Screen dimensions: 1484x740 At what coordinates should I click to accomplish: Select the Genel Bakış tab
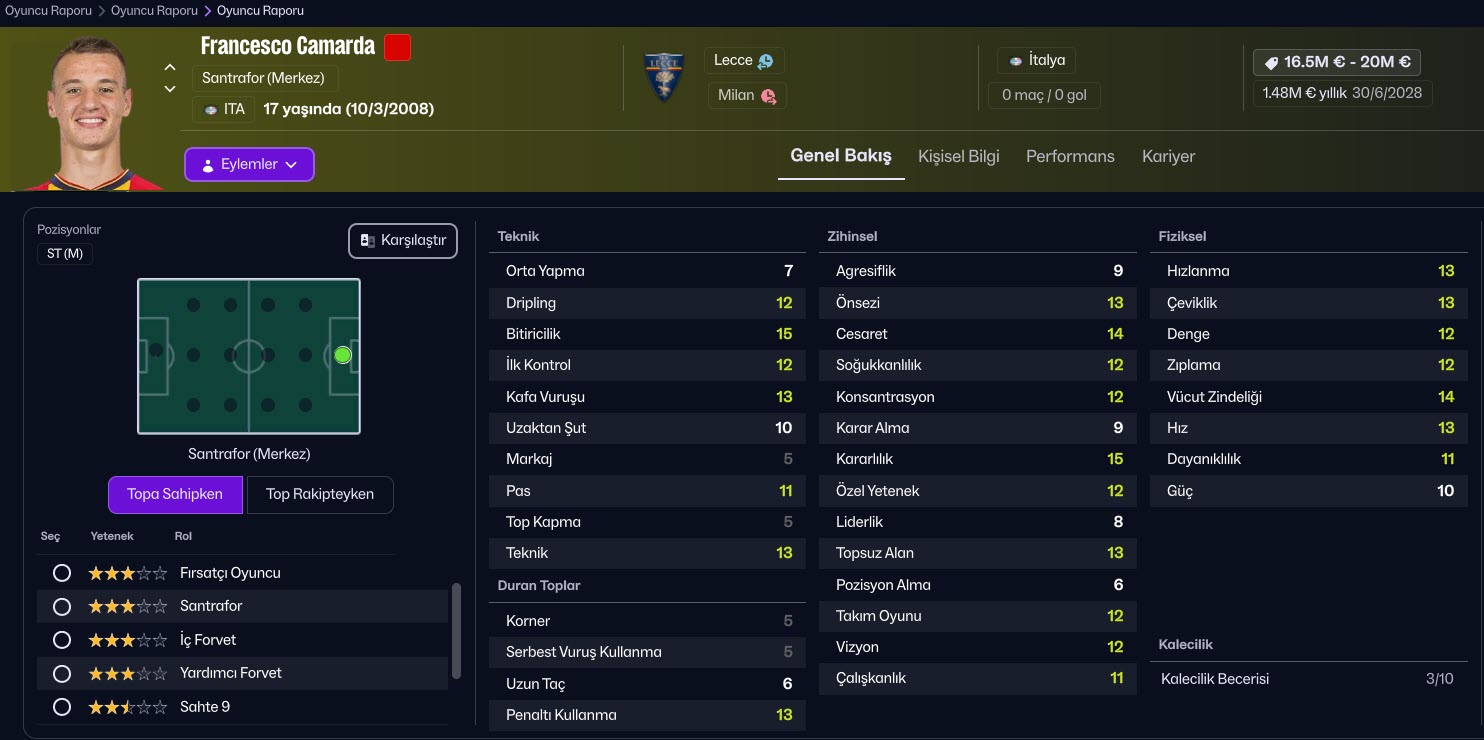[840, 156]
